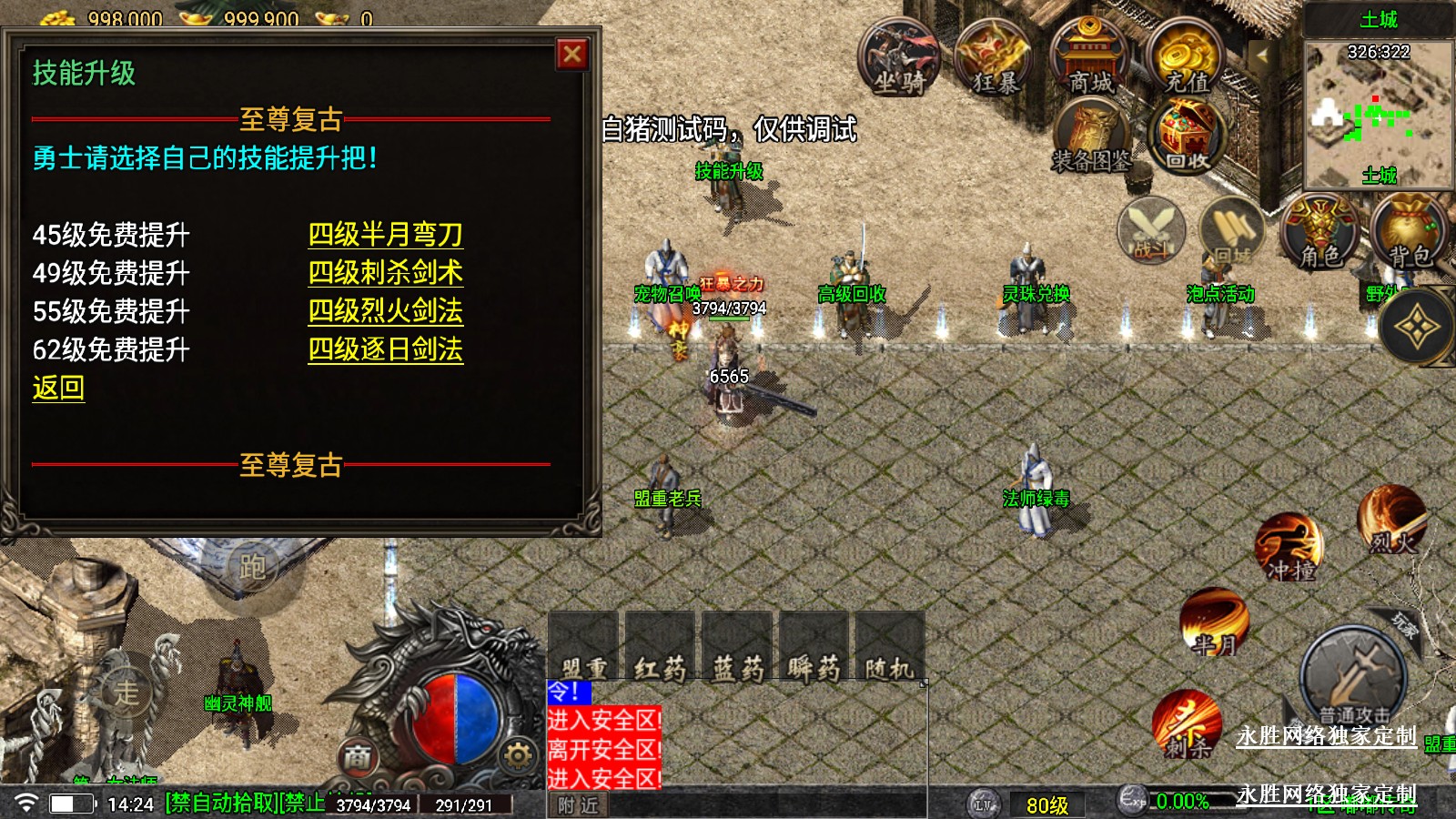
Task: Close the skill upgrade dialog
Action: [x=572, y=55]
